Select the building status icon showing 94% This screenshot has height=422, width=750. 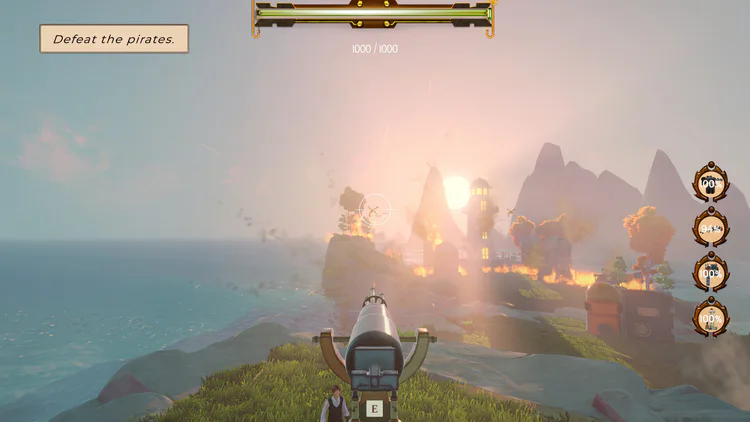click(711, 228)
